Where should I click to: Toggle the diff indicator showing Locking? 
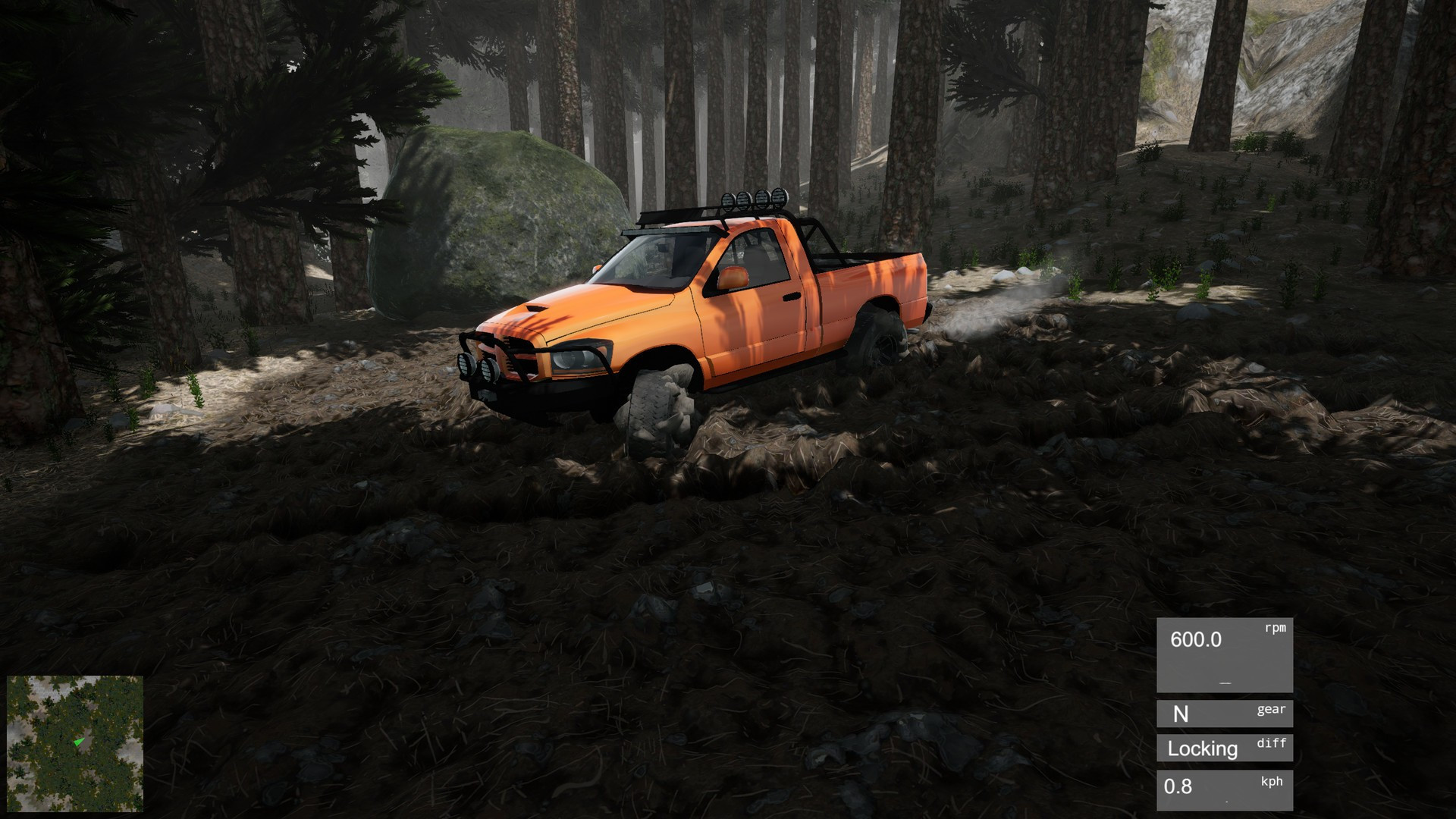click(1223, 749)
